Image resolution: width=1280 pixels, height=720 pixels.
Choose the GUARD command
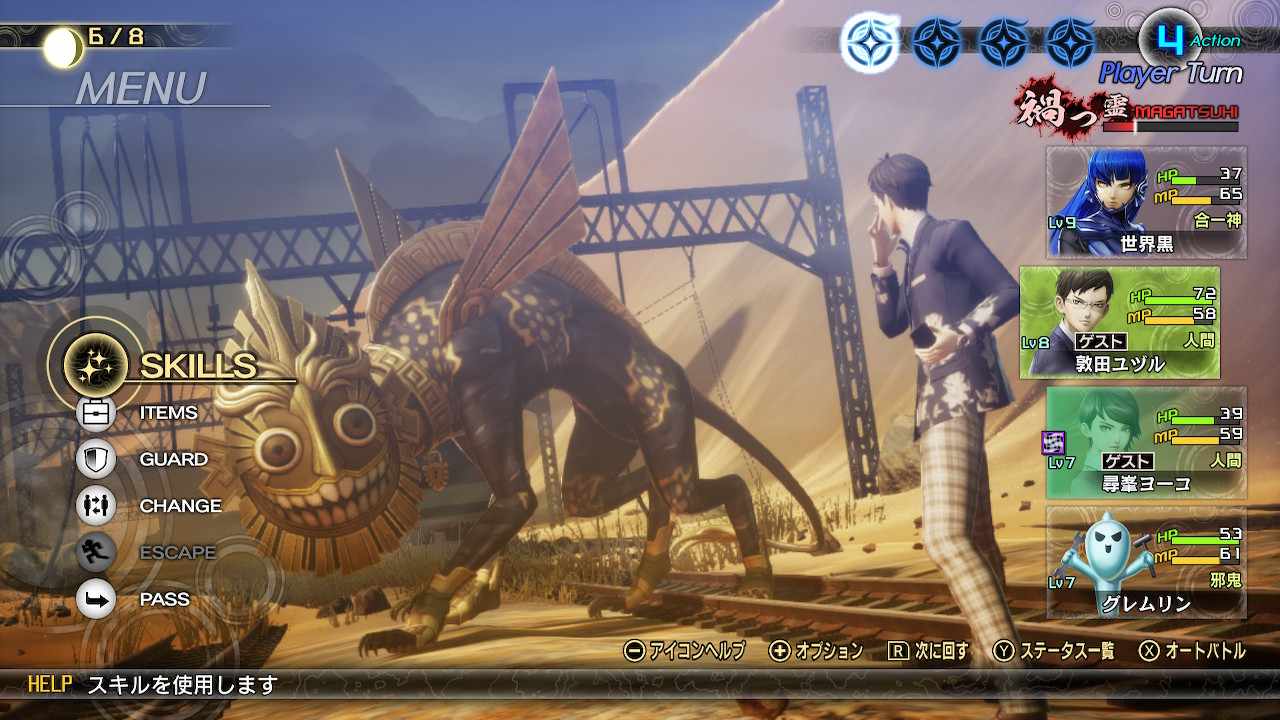[172, 459]
